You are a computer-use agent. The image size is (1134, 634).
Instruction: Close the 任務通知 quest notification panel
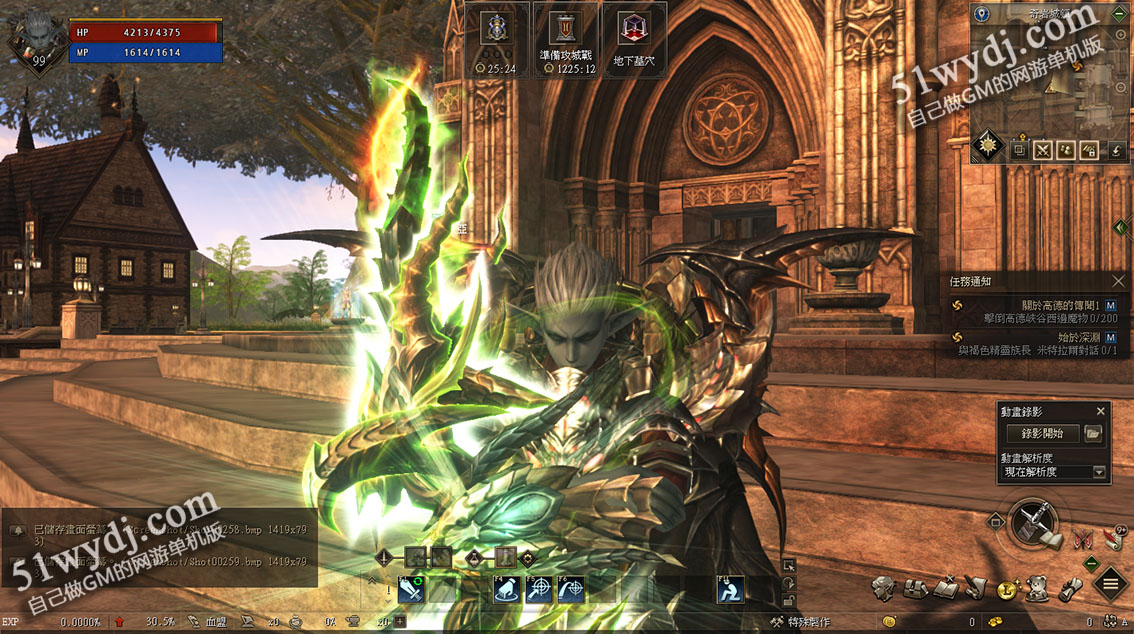[1118, 282]
